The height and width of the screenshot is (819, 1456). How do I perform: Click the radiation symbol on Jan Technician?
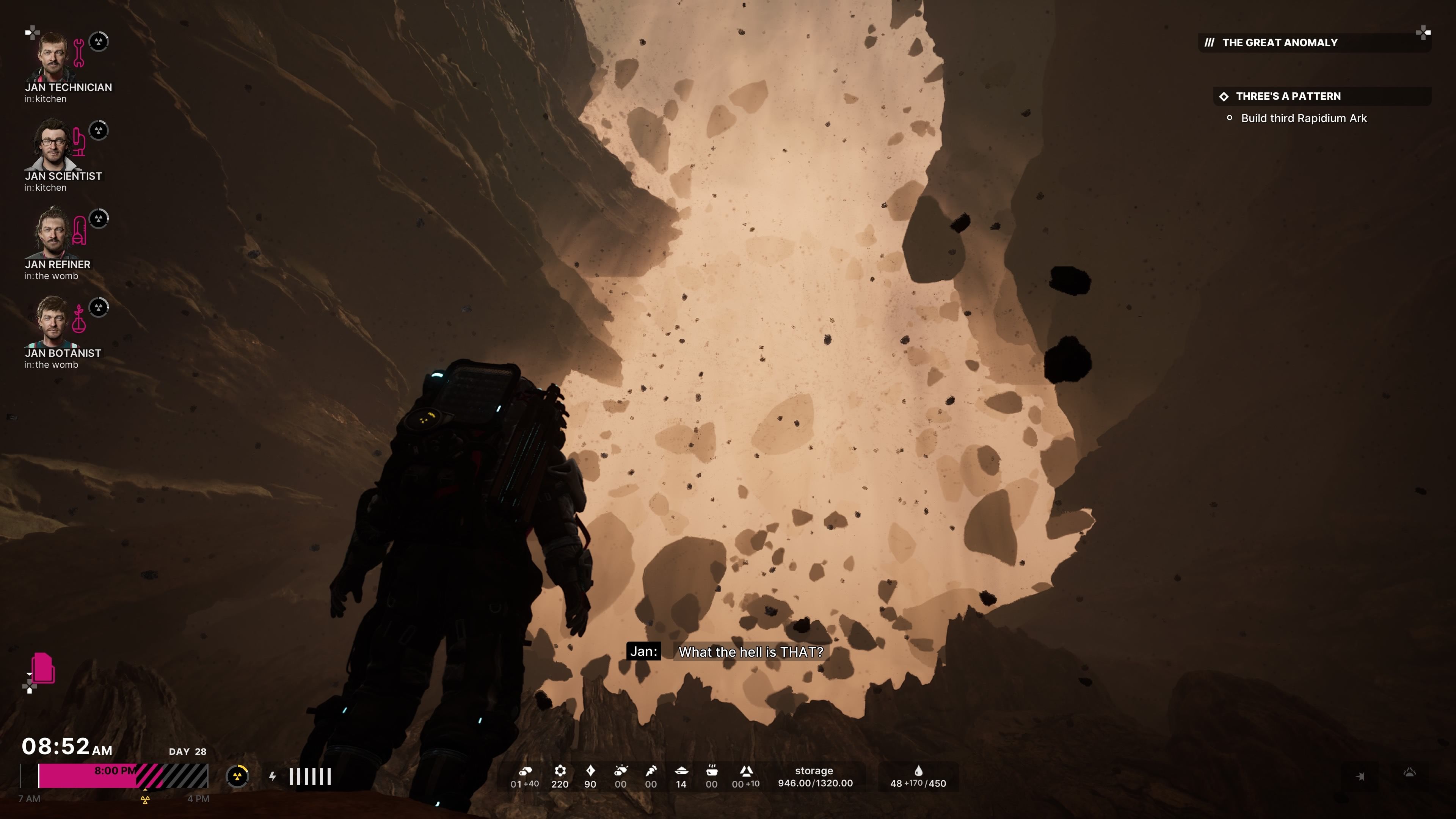coord(99,42)
